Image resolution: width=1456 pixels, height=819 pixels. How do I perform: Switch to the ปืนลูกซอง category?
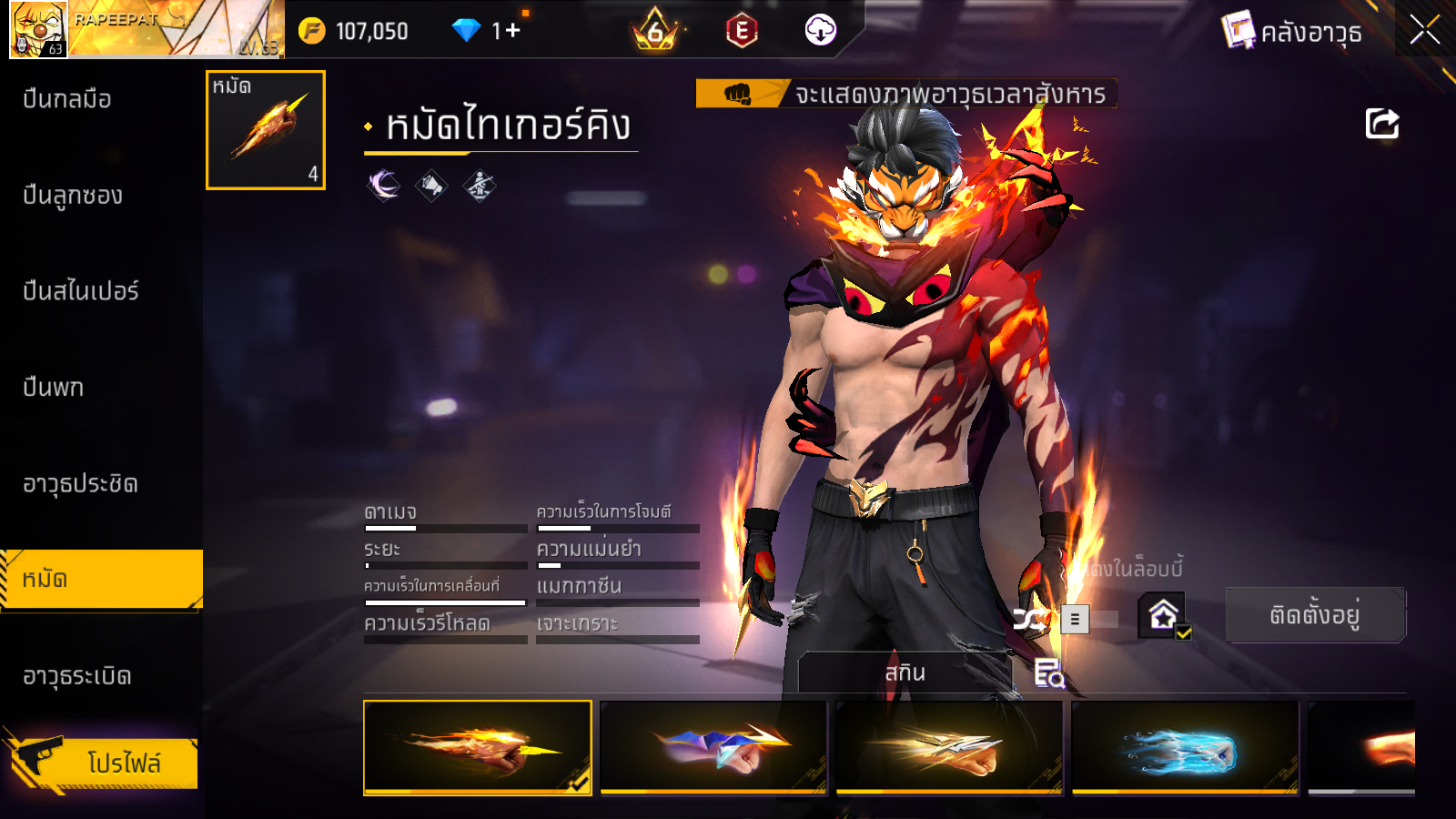73,196
